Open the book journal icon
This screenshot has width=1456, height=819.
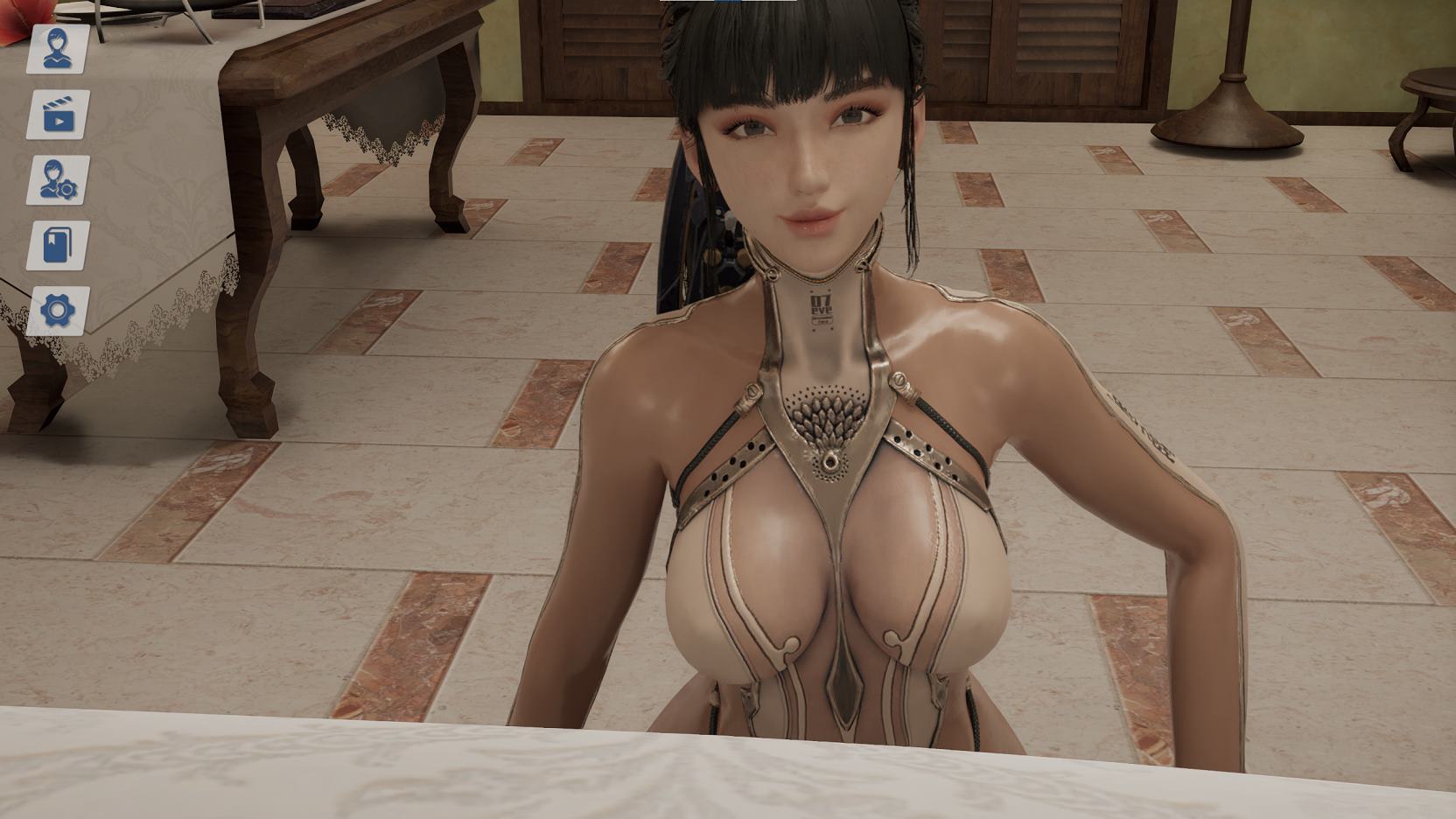[x=58, y=245]
